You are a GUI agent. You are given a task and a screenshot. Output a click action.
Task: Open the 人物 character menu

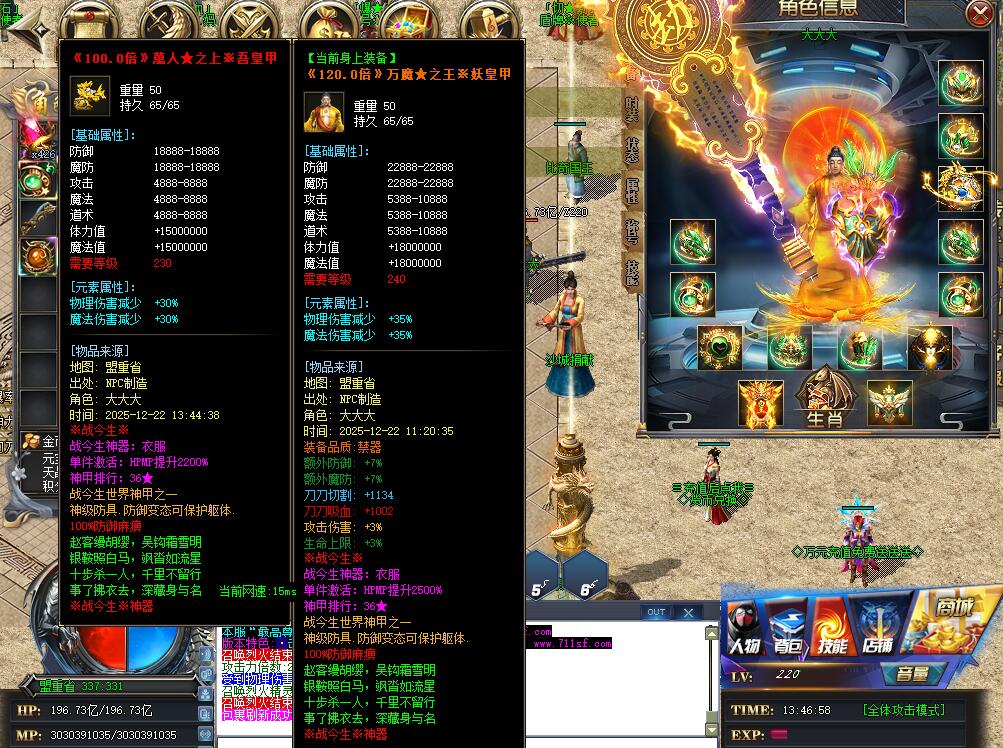(743, 630)
